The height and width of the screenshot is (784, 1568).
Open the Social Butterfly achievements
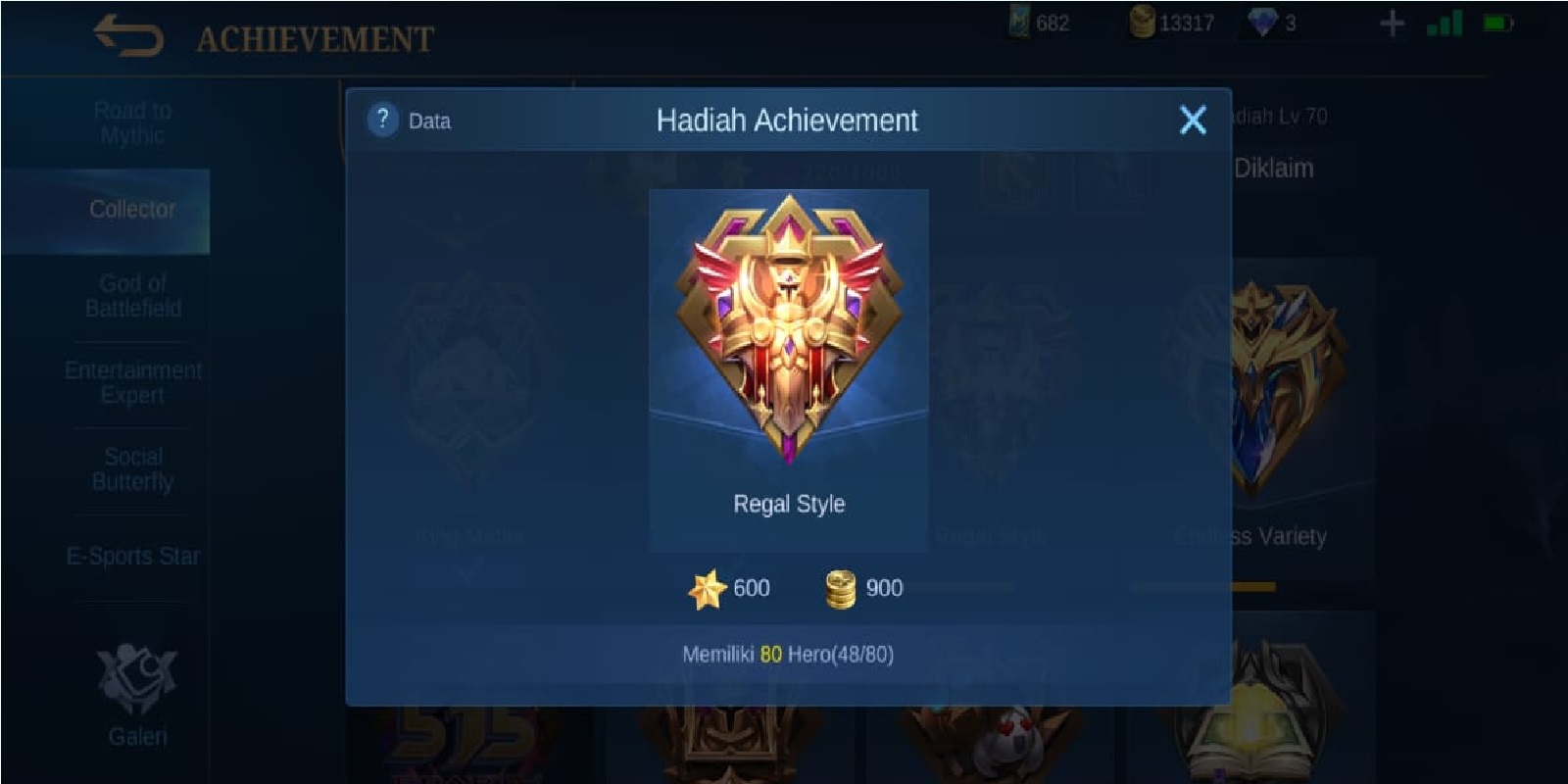click(134, 468)
